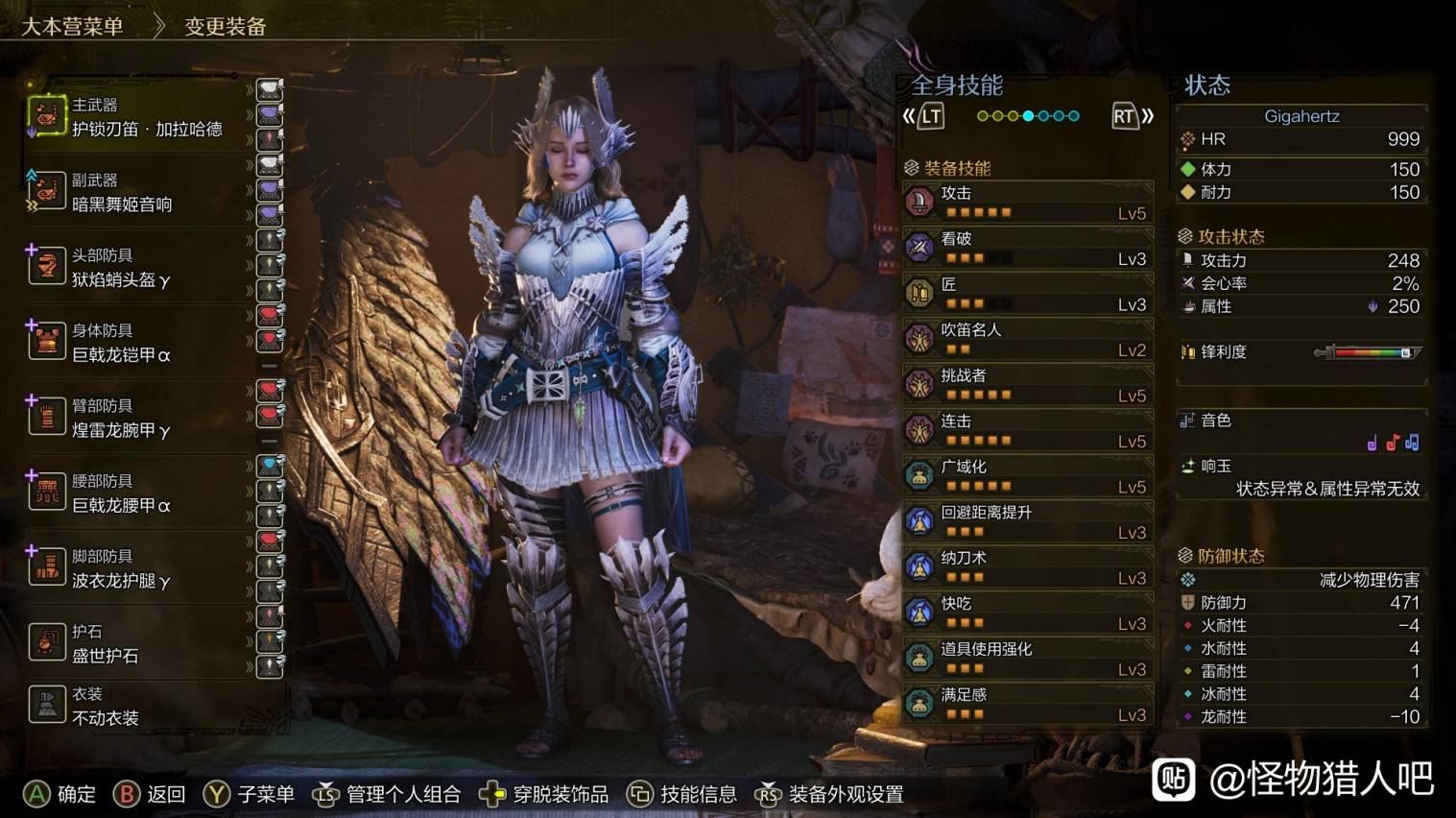The width and height of the screenshot is (1456, 818).
Task: Select the 看破 skill row
Action: point(1027,248)
